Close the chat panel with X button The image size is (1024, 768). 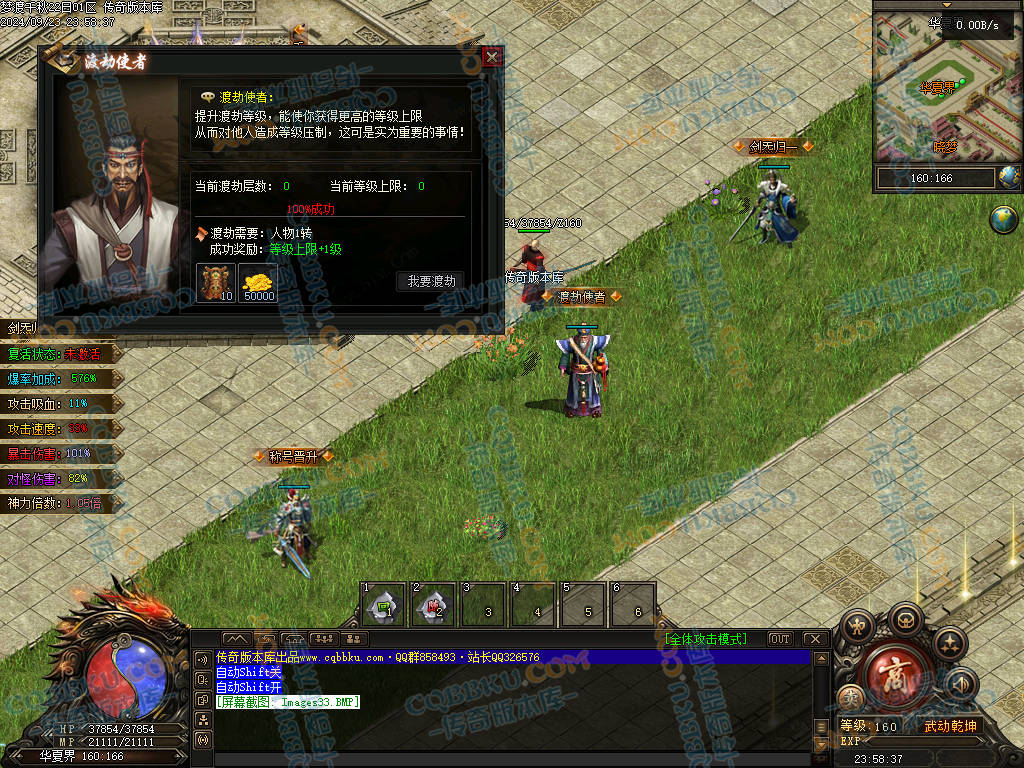[815, 639]
